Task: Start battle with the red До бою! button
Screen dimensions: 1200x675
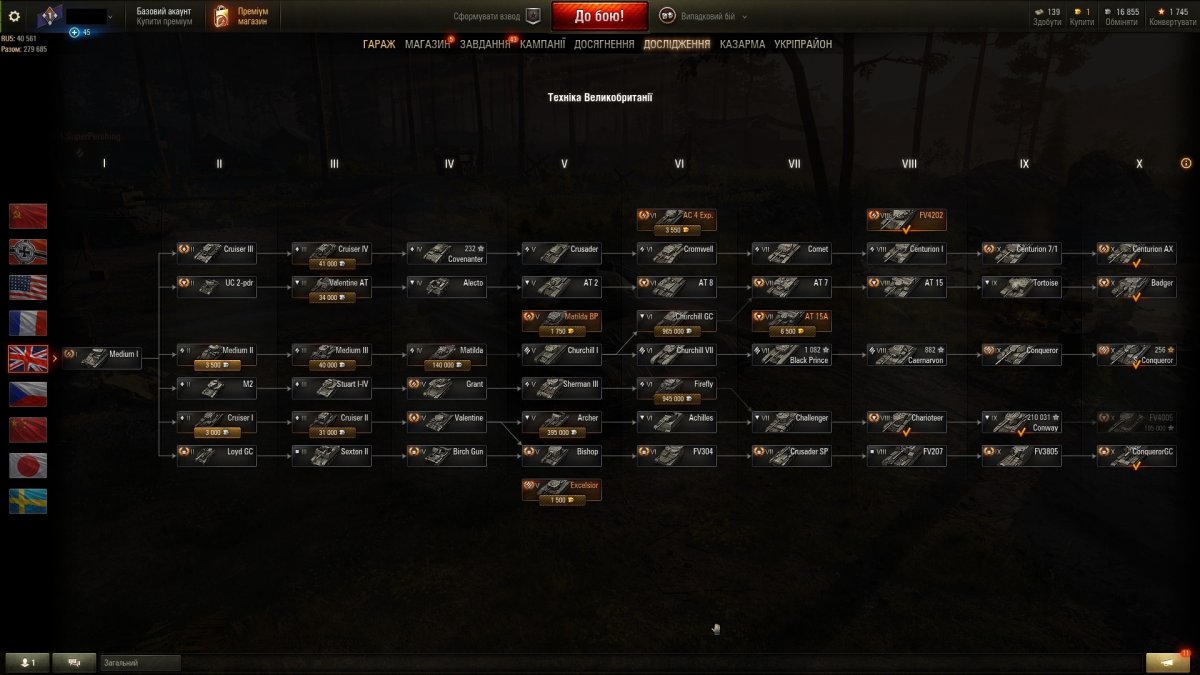Action: pos(599,16)
